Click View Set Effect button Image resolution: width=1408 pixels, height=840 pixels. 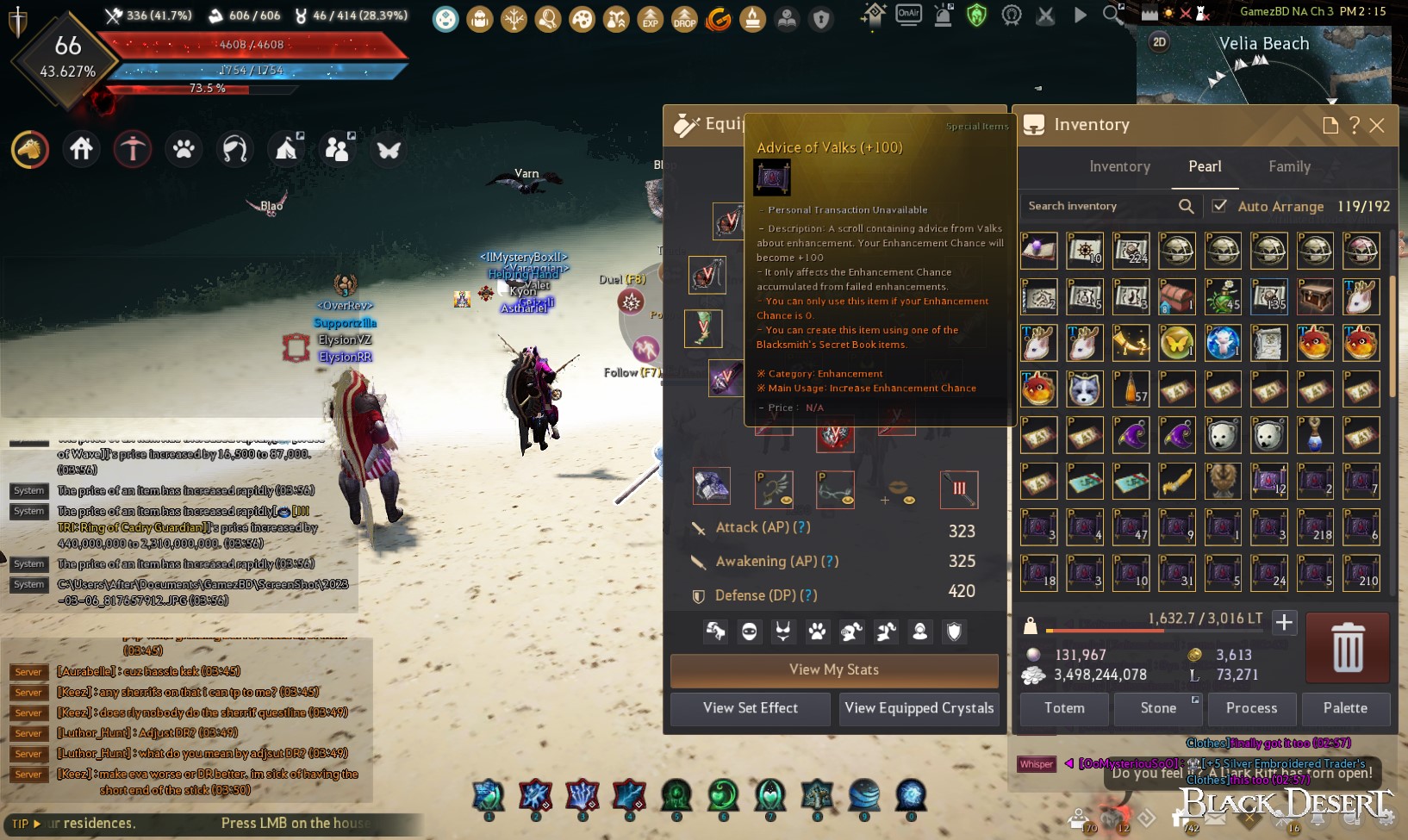pyautogui.click(x=751, y=708)
